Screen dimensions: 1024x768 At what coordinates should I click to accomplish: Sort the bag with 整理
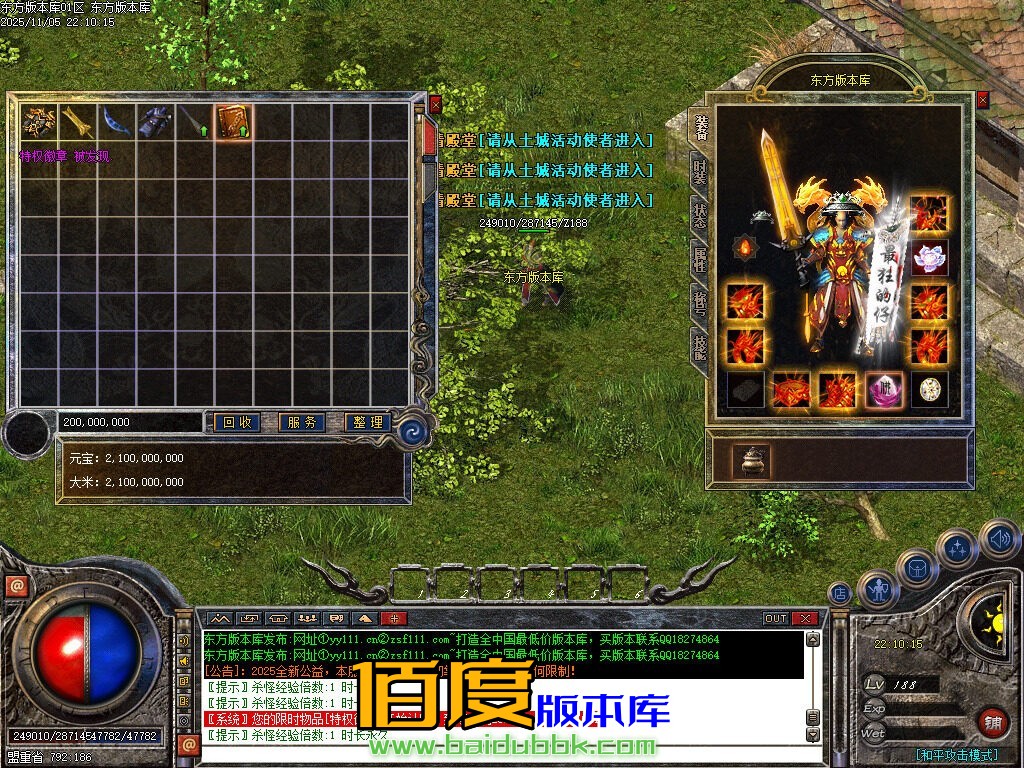[x=367, y=423]
